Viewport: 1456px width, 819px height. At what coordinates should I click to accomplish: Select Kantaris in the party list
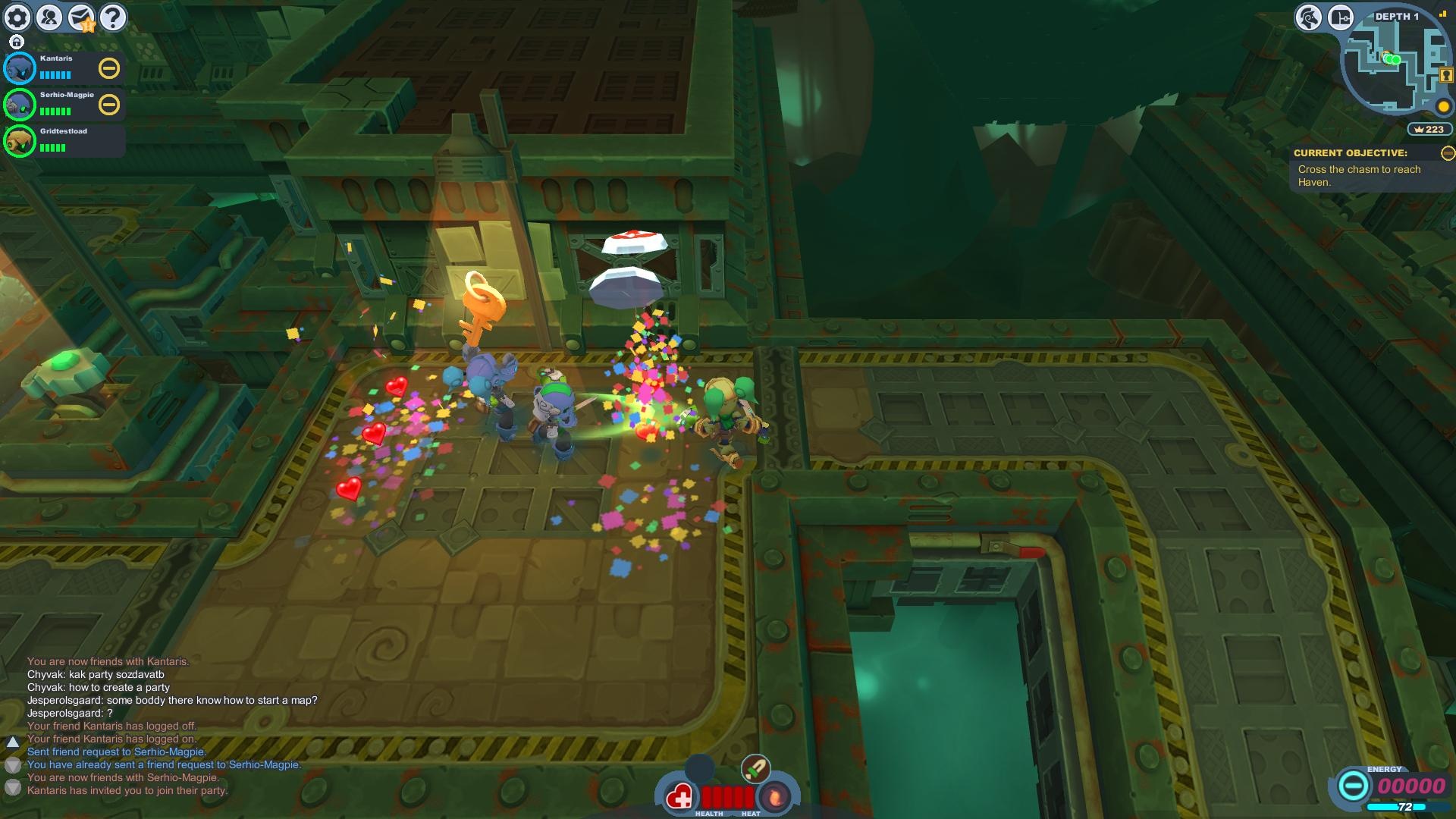(x=20, y=68)
